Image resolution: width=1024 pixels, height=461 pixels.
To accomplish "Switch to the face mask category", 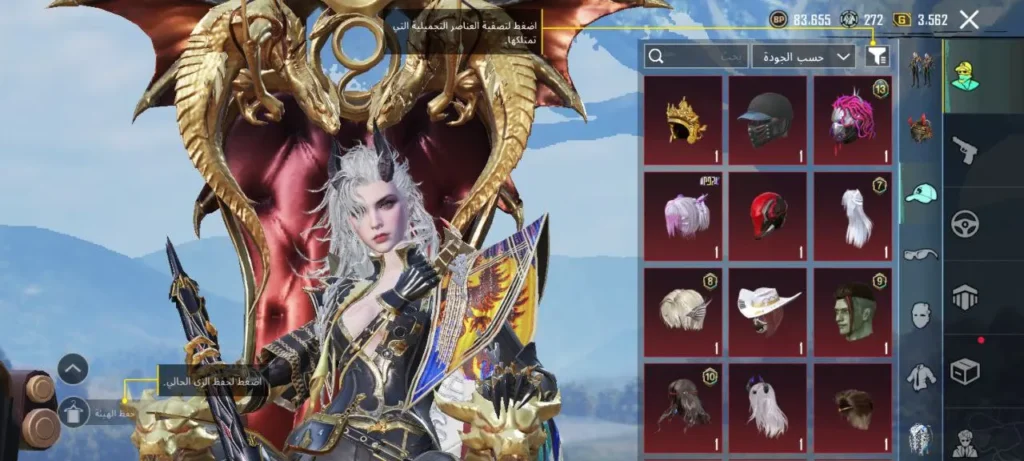I will 920,316.
